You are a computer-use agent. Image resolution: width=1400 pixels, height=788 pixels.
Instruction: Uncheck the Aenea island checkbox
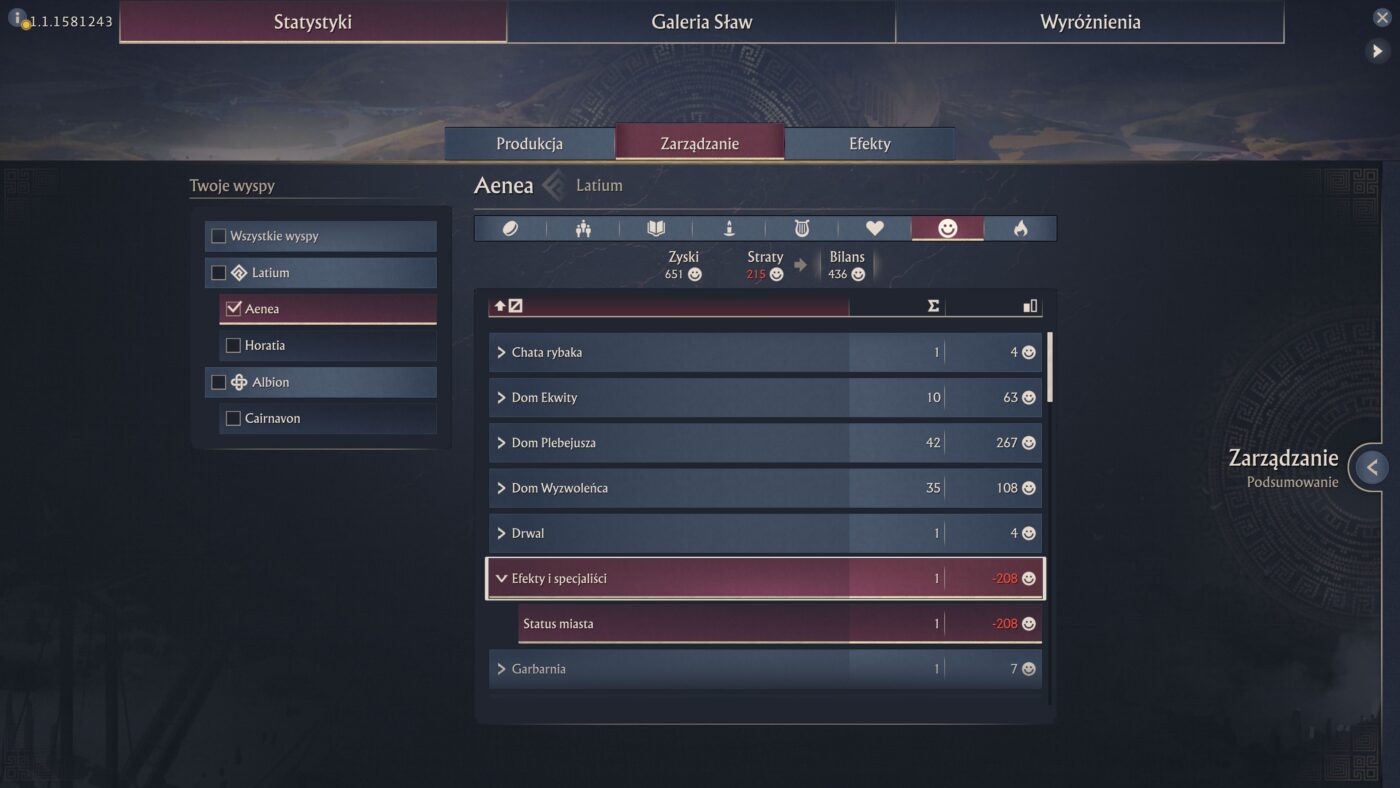click(234, 309)
